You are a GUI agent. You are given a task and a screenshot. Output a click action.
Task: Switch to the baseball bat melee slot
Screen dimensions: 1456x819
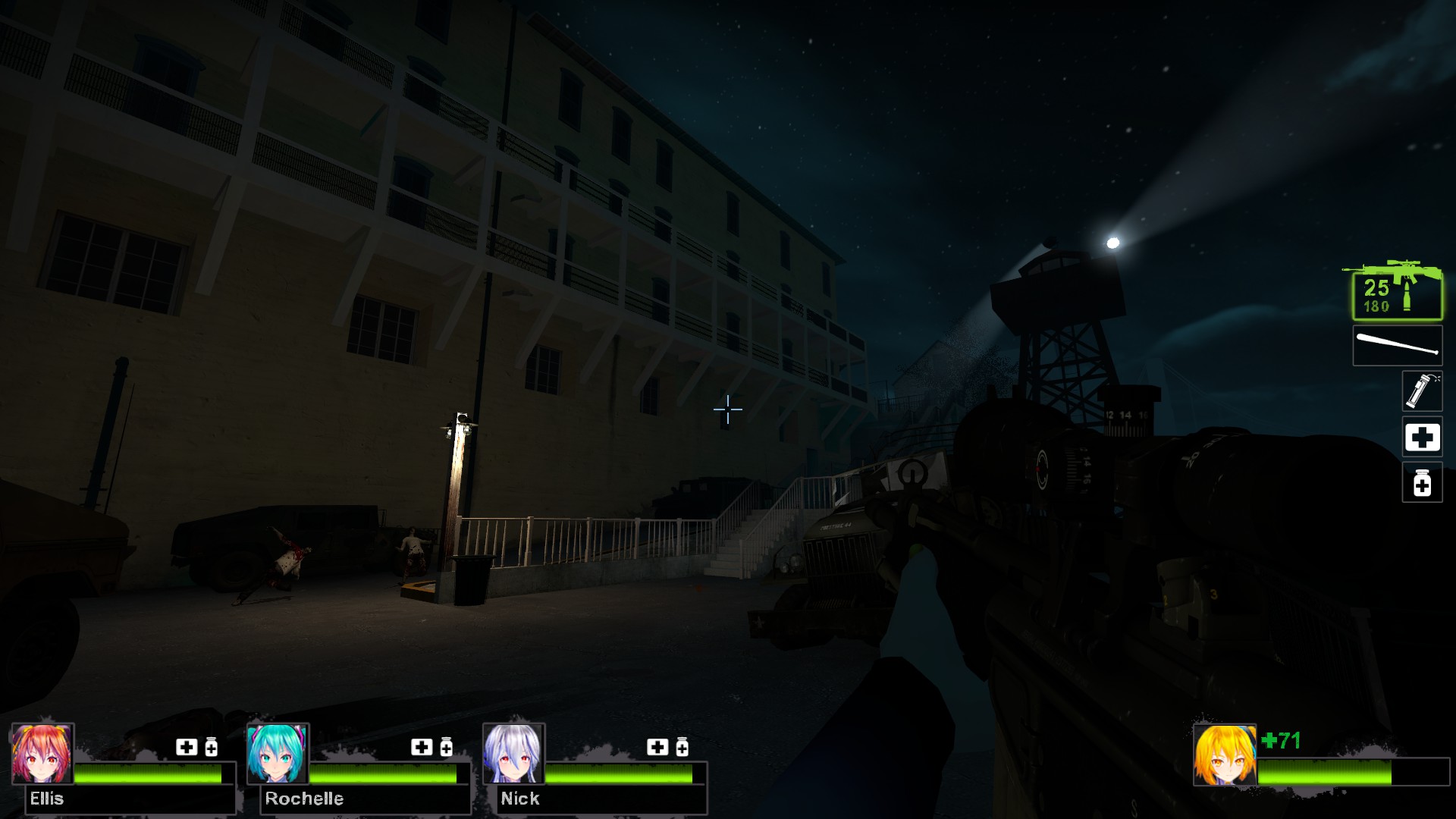pyautogui.click(x=1397, y=346)
